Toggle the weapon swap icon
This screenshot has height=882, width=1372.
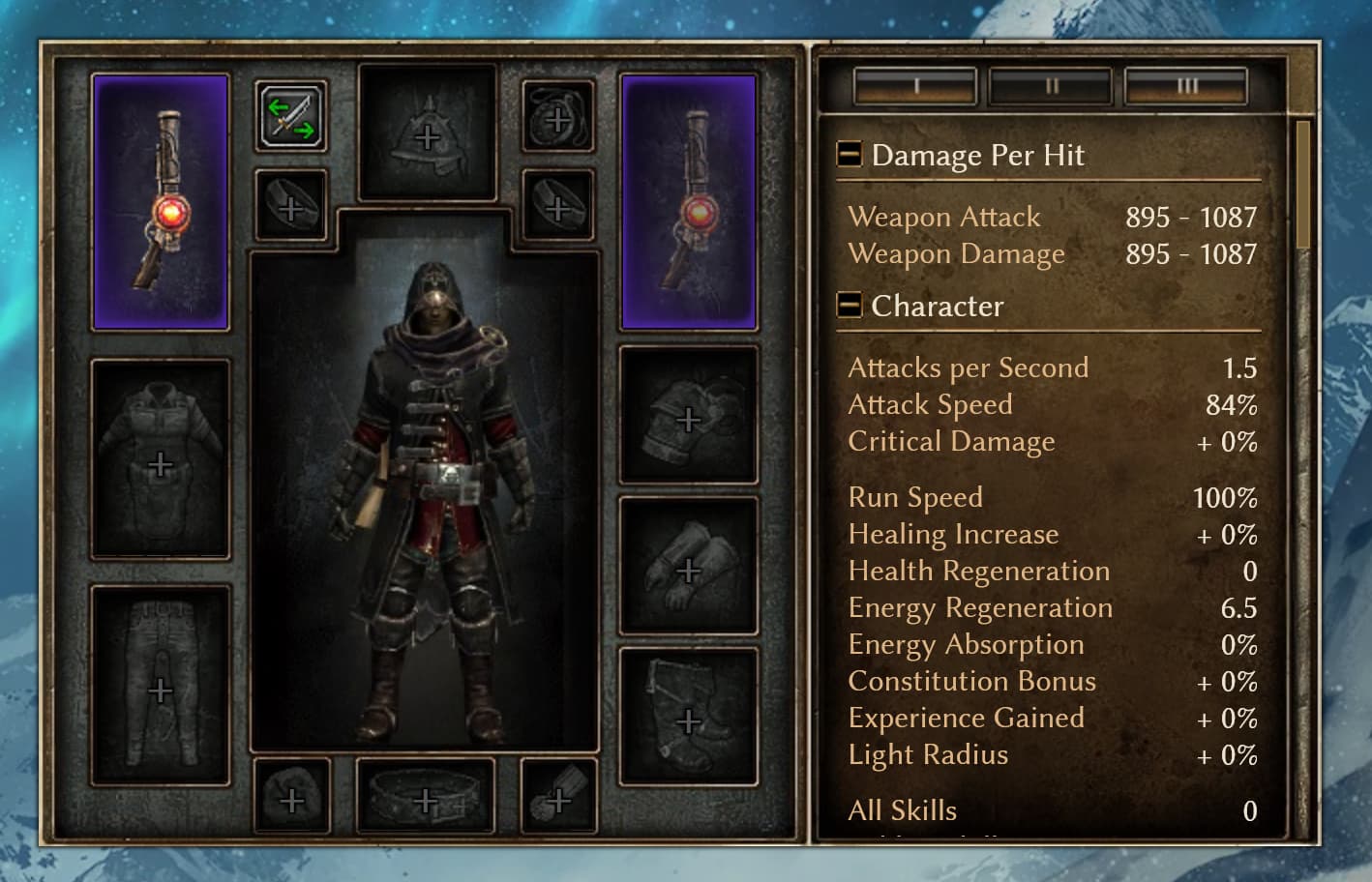pyautogui.click(x=291, y=115)
